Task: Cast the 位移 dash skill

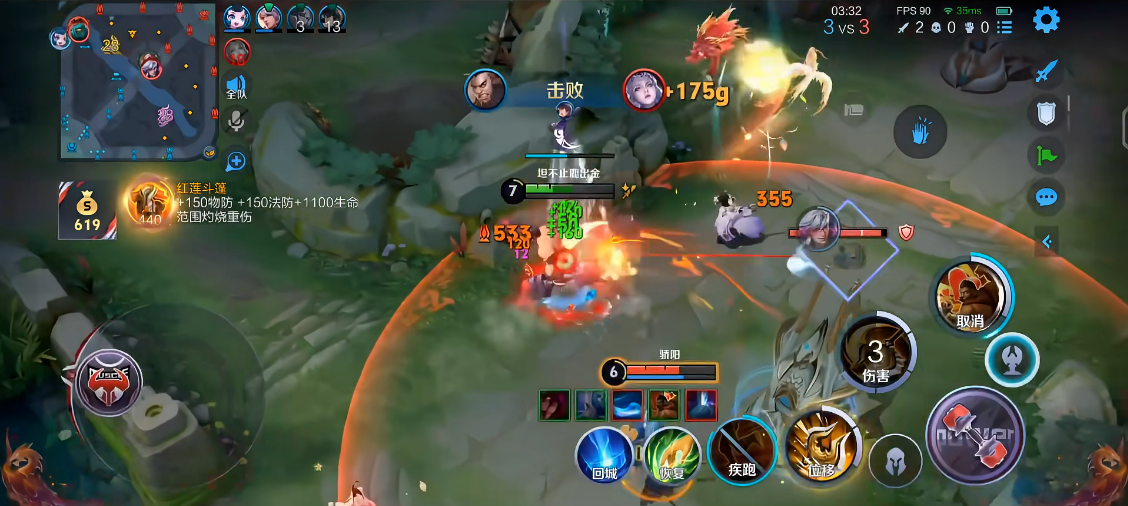Action: coord(822,446)
